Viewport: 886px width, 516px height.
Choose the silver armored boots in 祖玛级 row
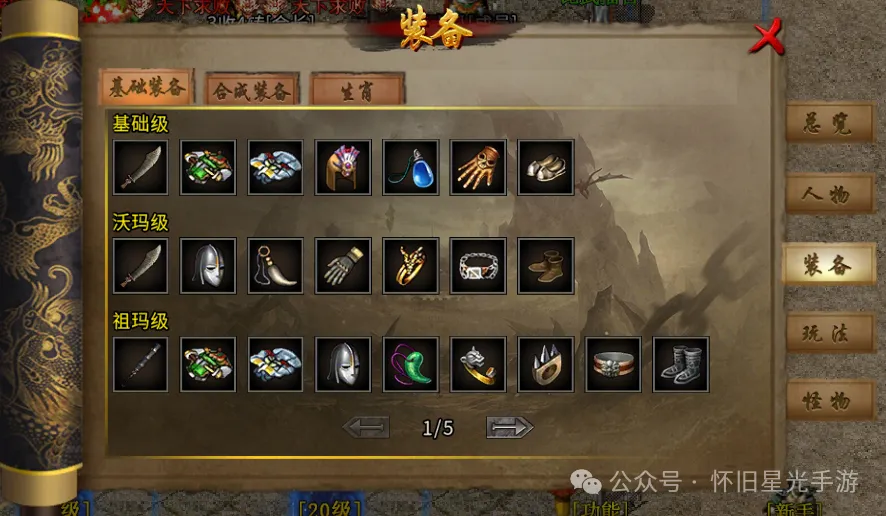[681, 364]
